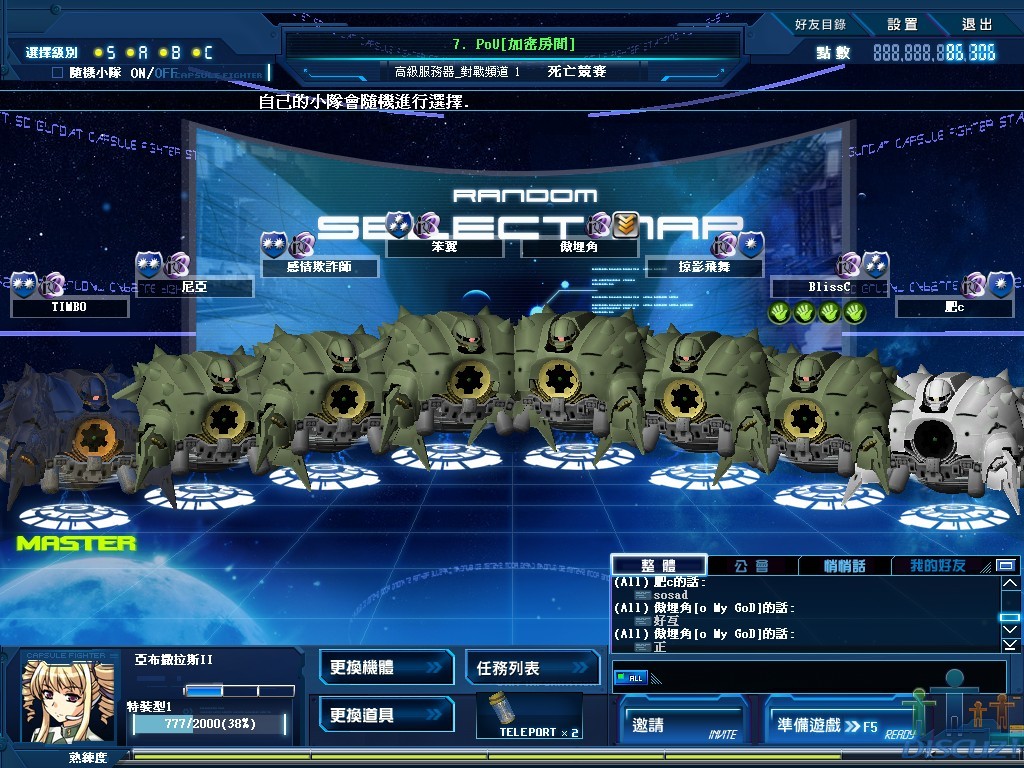The image size is (1024, 768).
Task: Toggle the 隨機小隊 random squad checkbox
Action: (57, 73)
